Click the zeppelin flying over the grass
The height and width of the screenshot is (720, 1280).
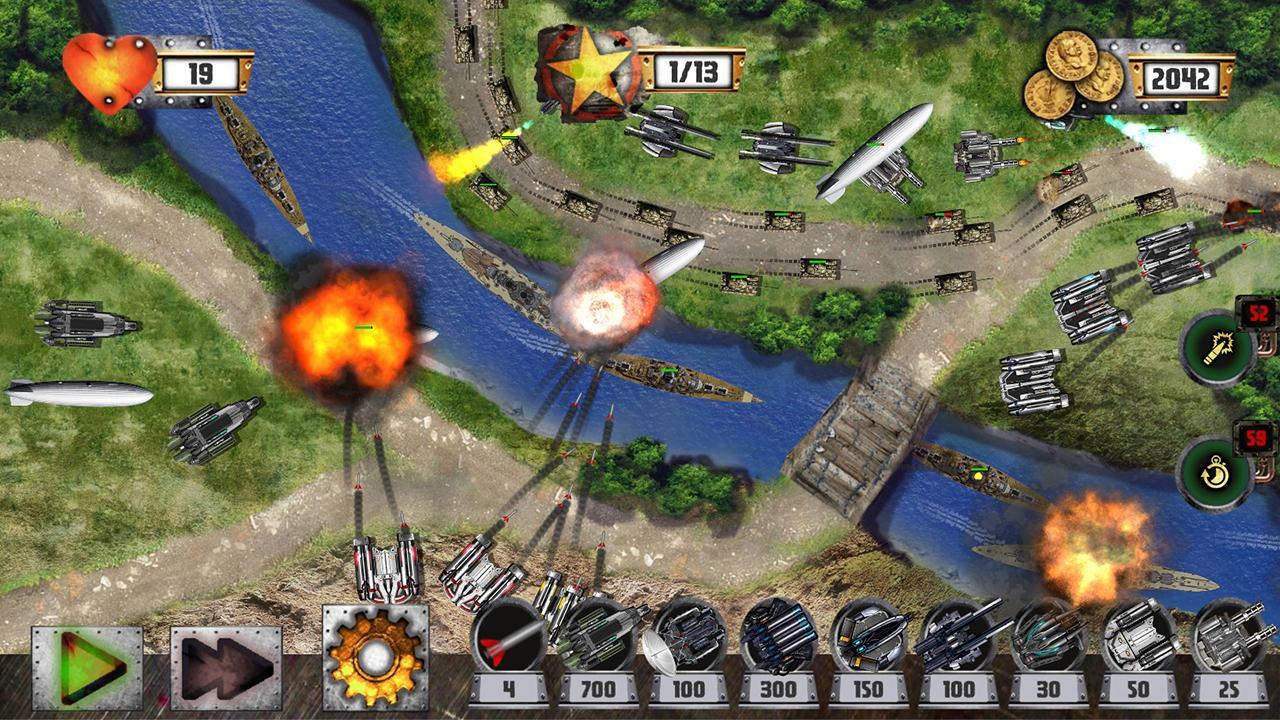(75, 390)
